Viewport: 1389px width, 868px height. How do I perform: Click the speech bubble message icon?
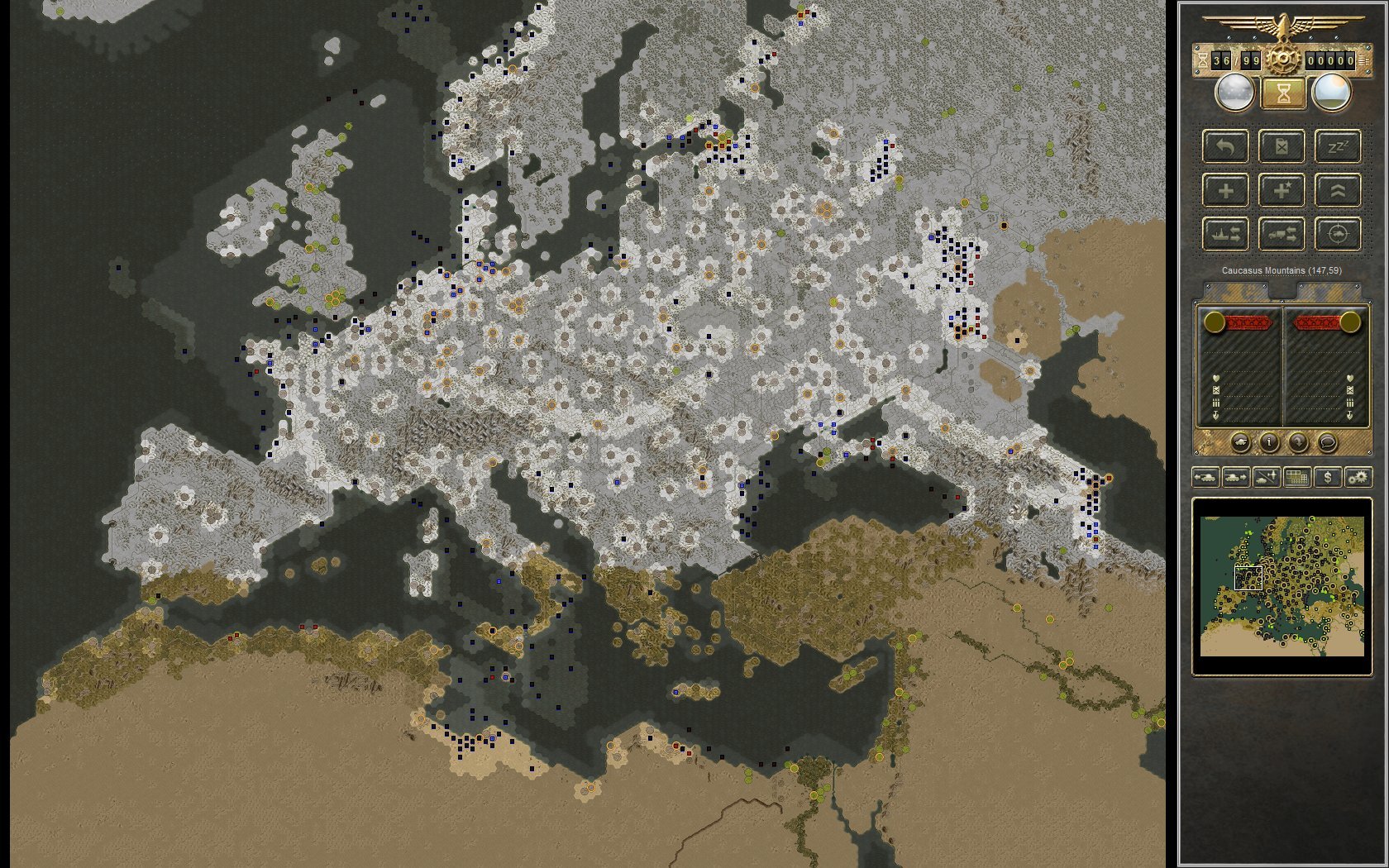tap(1328, 442)
